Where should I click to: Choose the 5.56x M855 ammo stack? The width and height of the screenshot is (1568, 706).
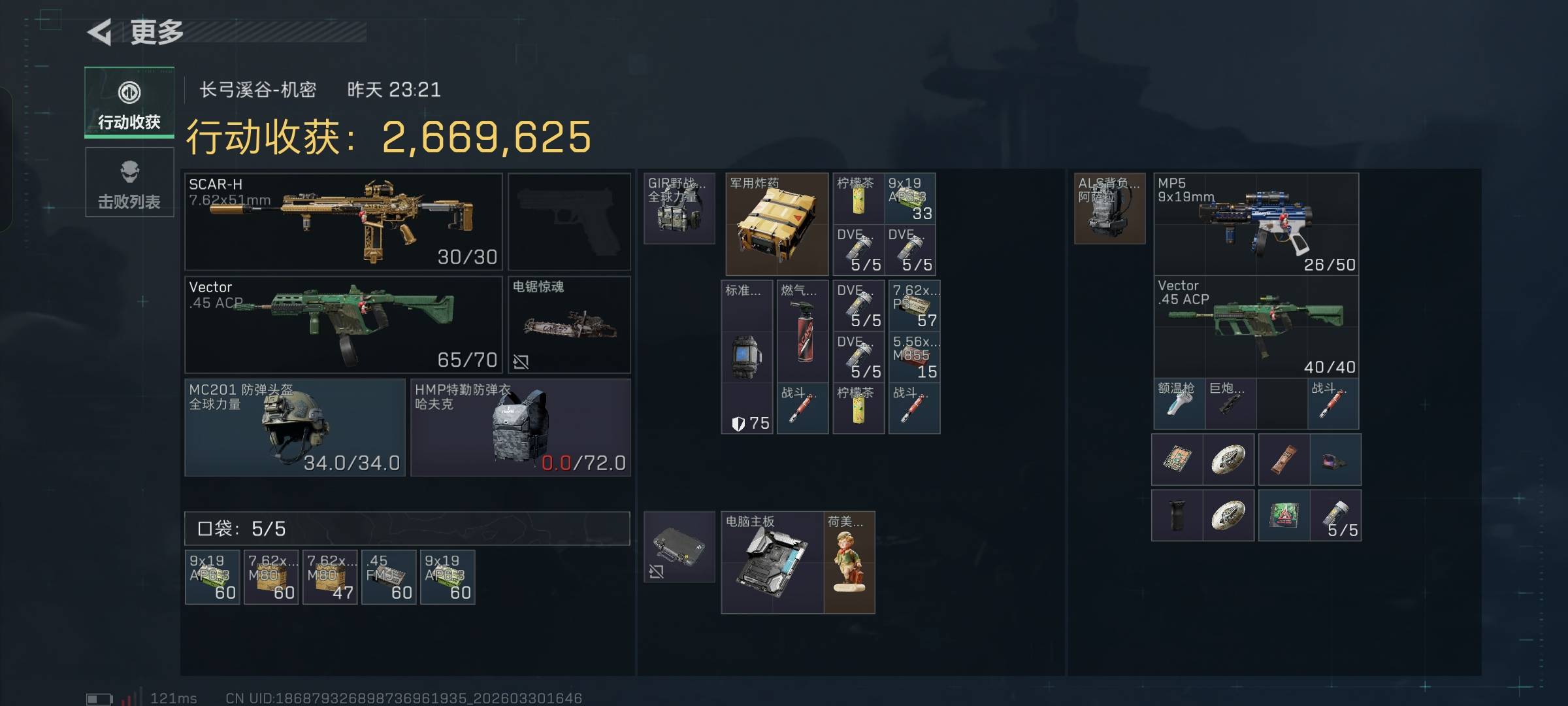point(914,358)
